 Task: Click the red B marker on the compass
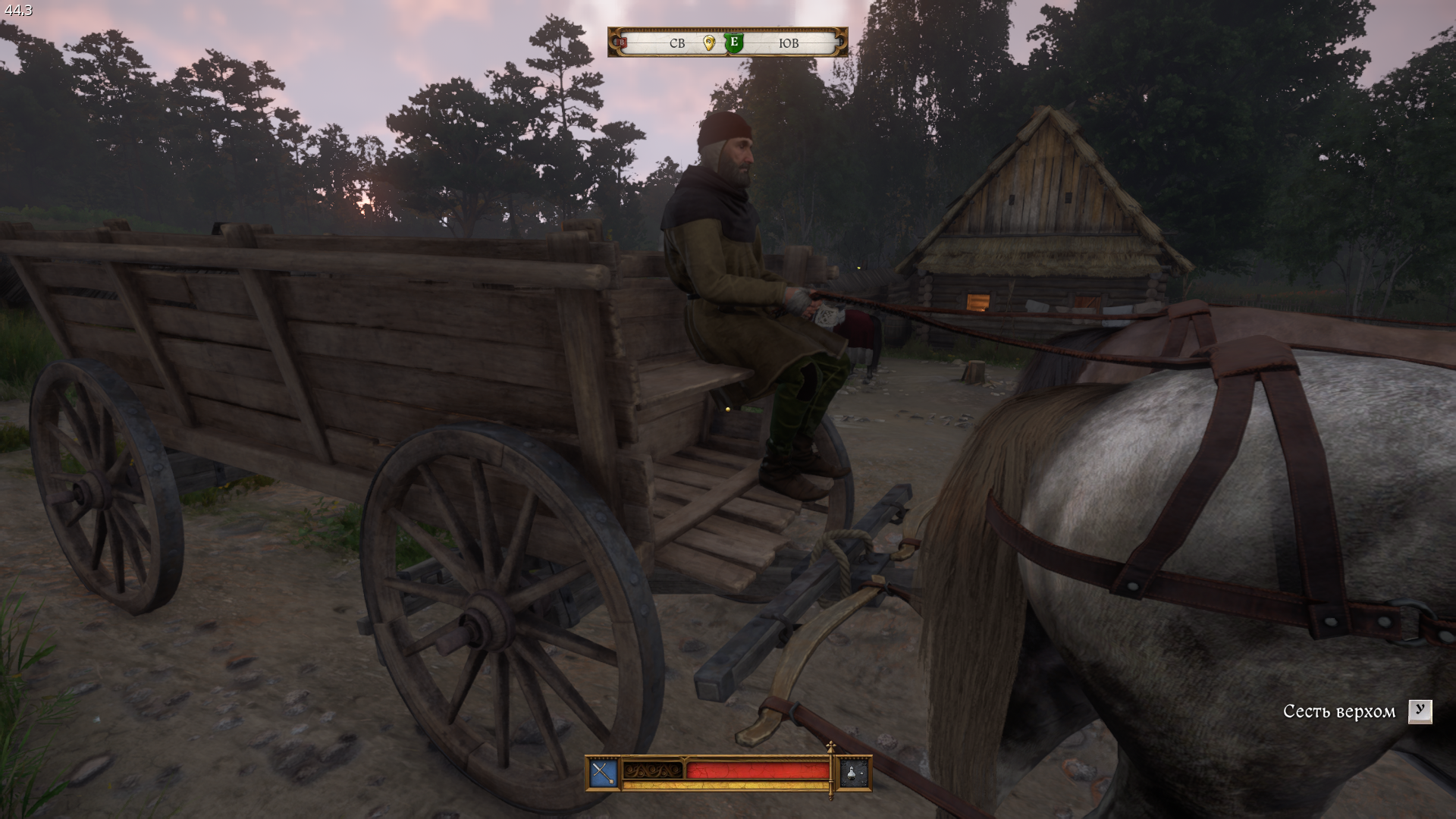tap(622, 43)
